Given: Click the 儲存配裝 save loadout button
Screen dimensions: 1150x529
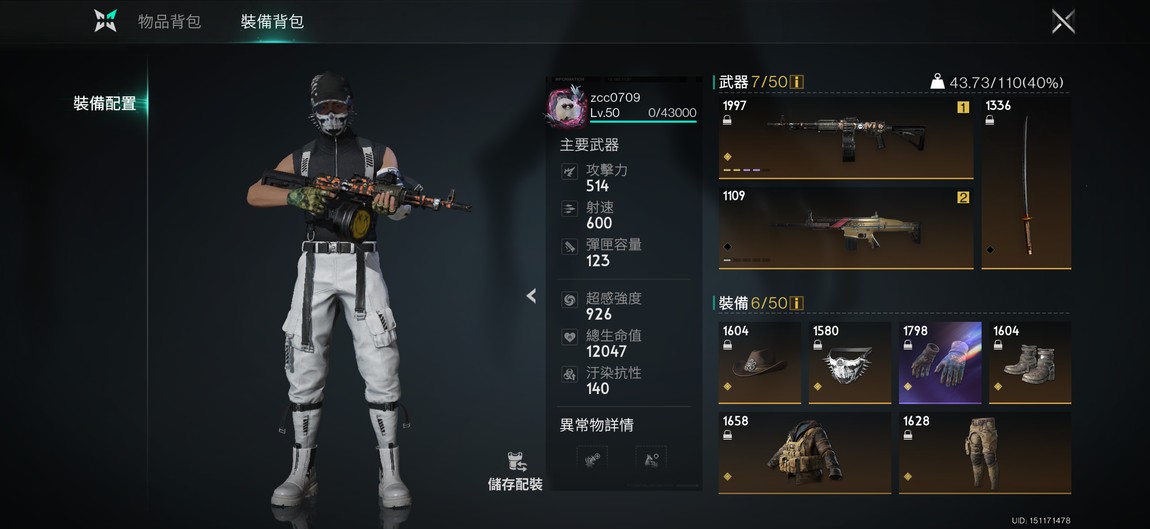Looking at the screenshot, I should [515, 472].
